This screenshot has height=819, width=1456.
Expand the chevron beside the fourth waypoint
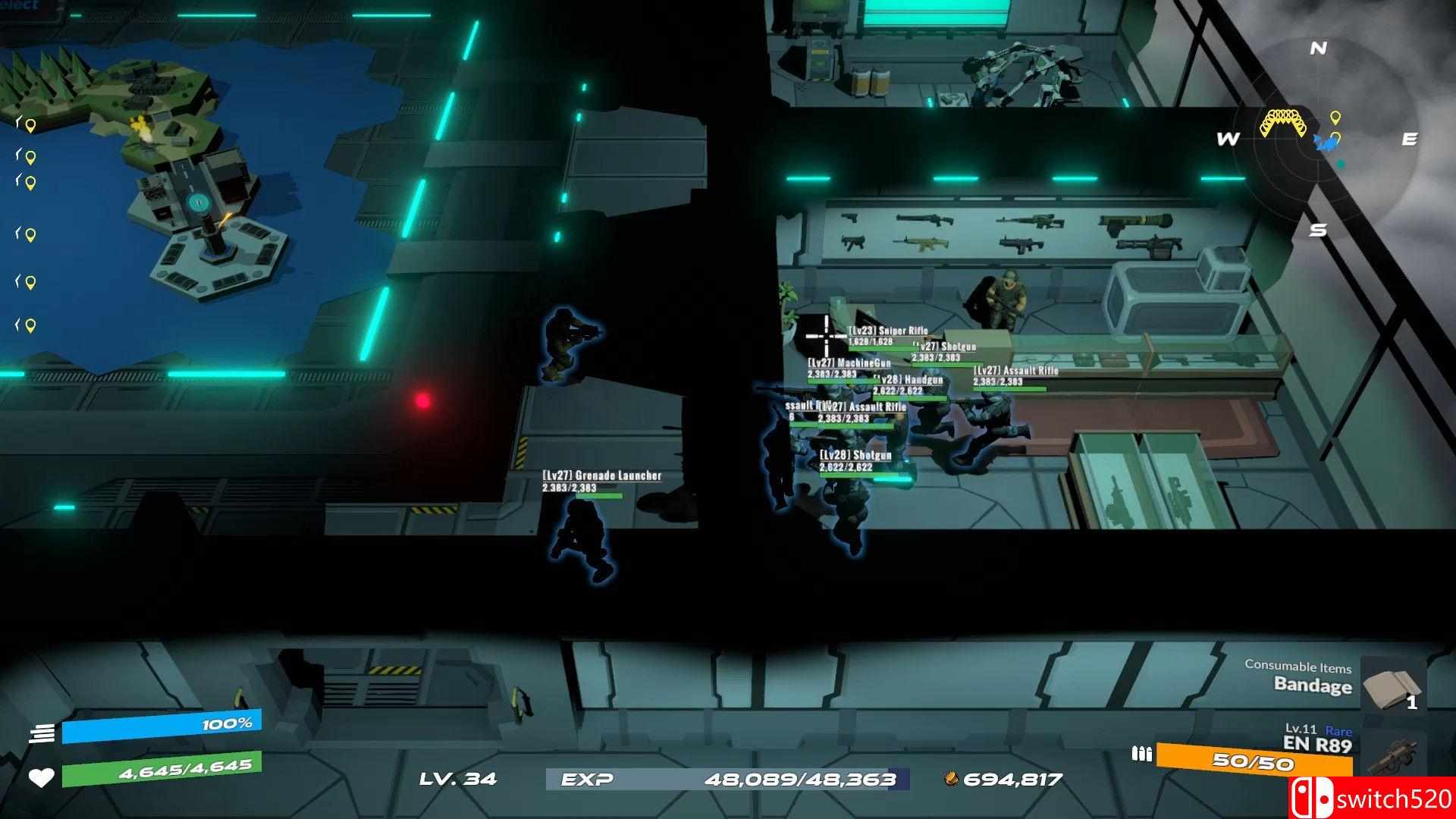point(18,233)
